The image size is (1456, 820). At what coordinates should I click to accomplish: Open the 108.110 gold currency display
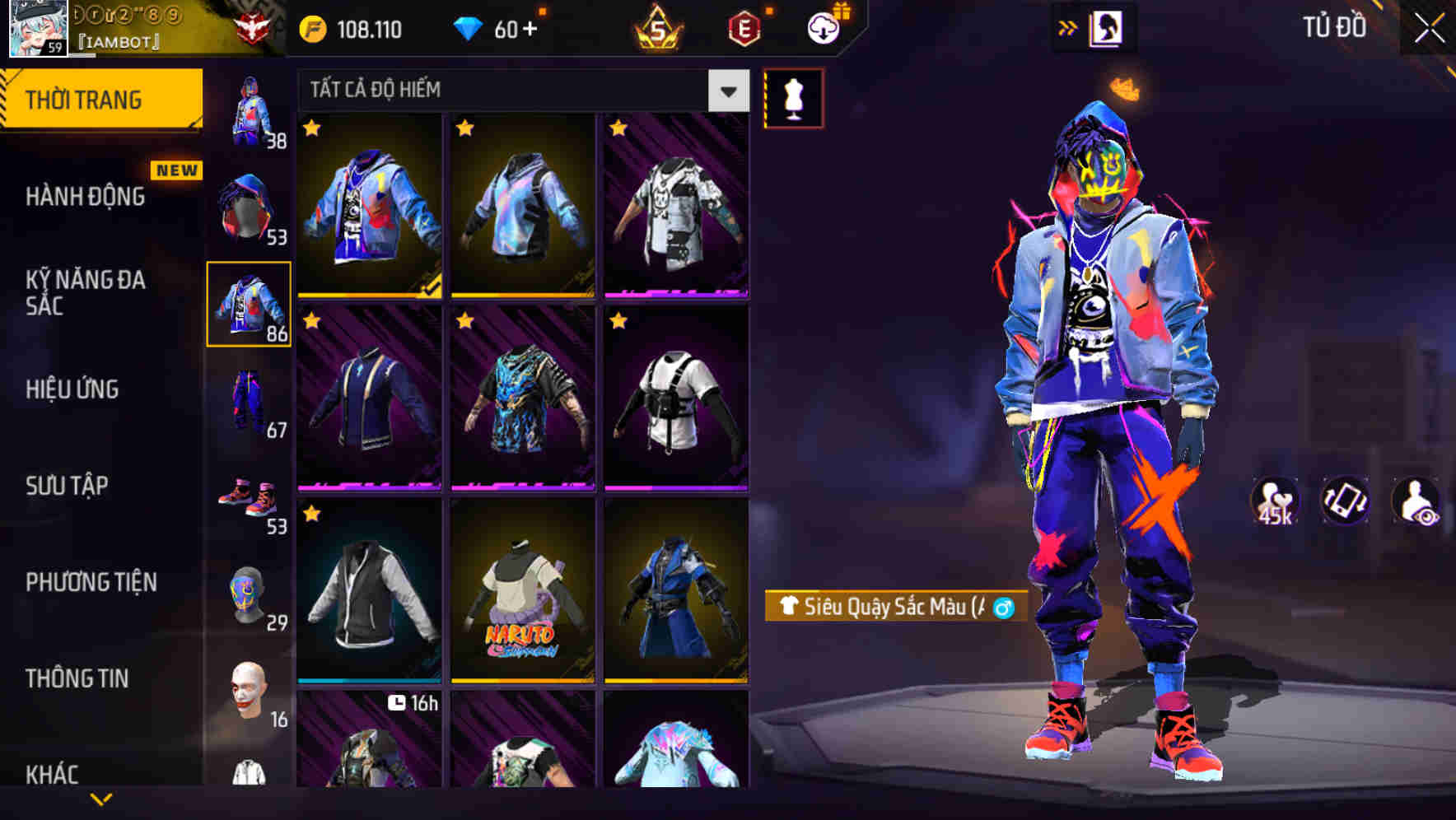(x=349, y=30)
